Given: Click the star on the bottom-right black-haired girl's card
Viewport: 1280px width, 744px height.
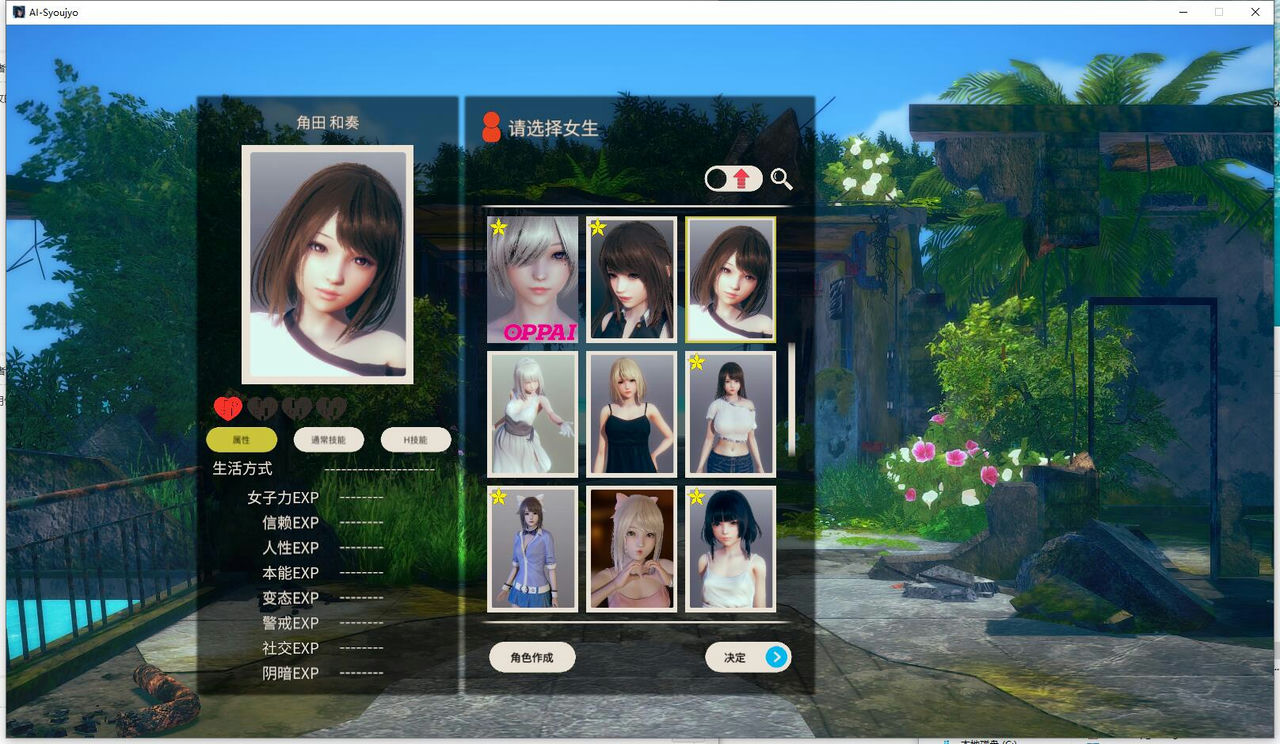Looking at the screenshot, I should [695, 494].
